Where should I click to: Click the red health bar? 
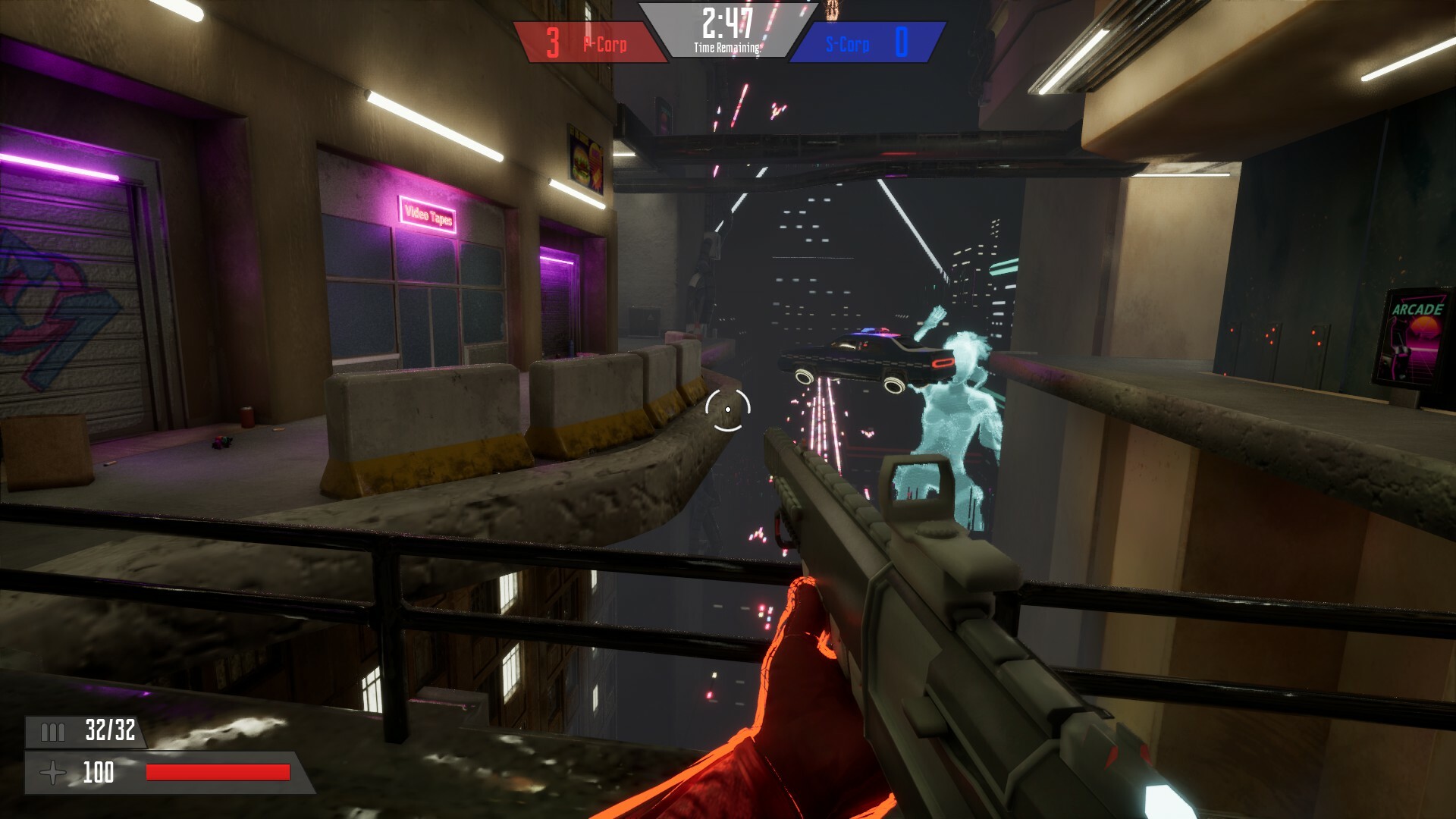pyautogui.click(x=218, y=773)
